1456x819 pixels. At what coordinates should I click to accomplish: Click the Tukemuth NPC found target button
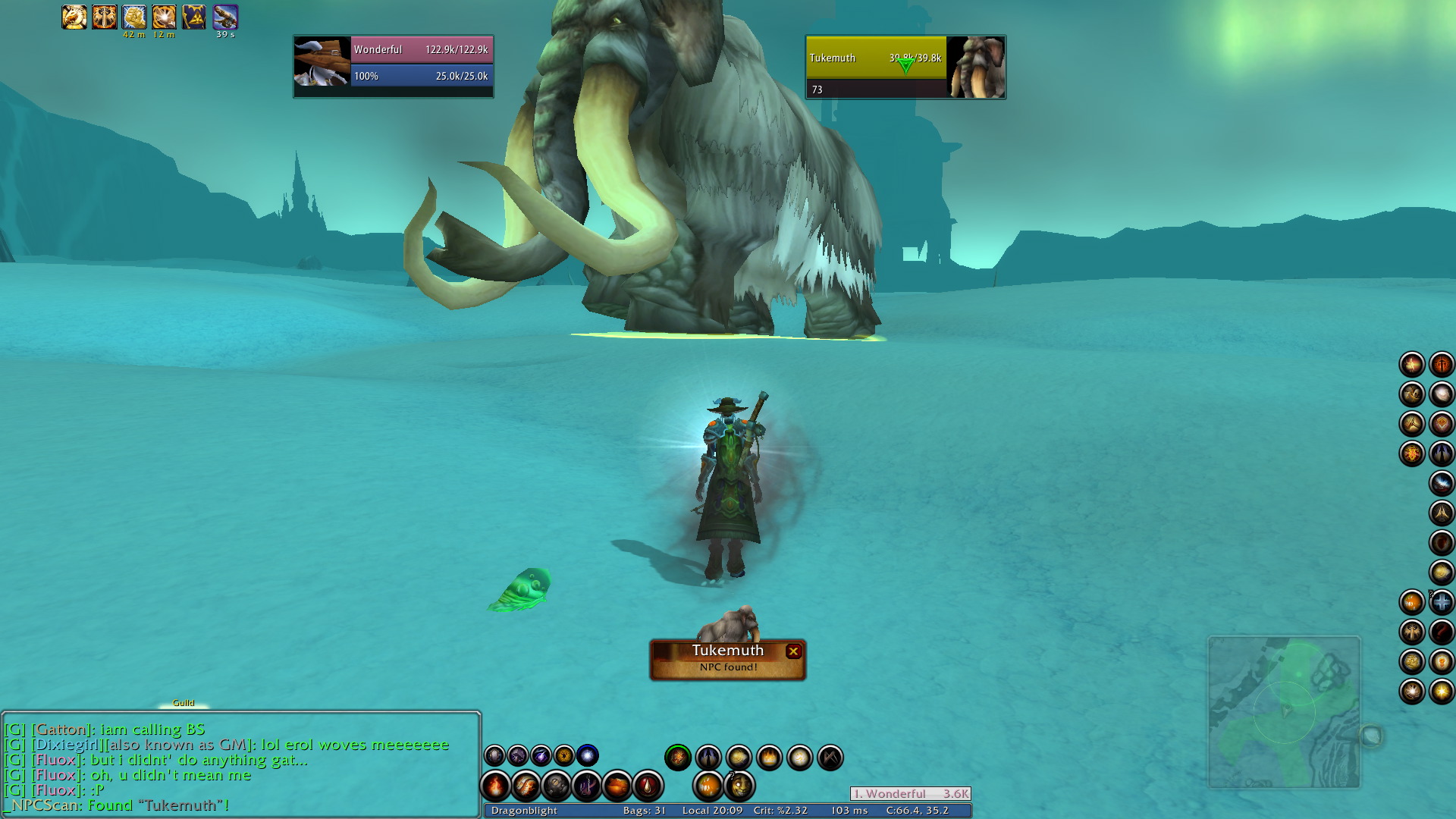tap(726, 658)
